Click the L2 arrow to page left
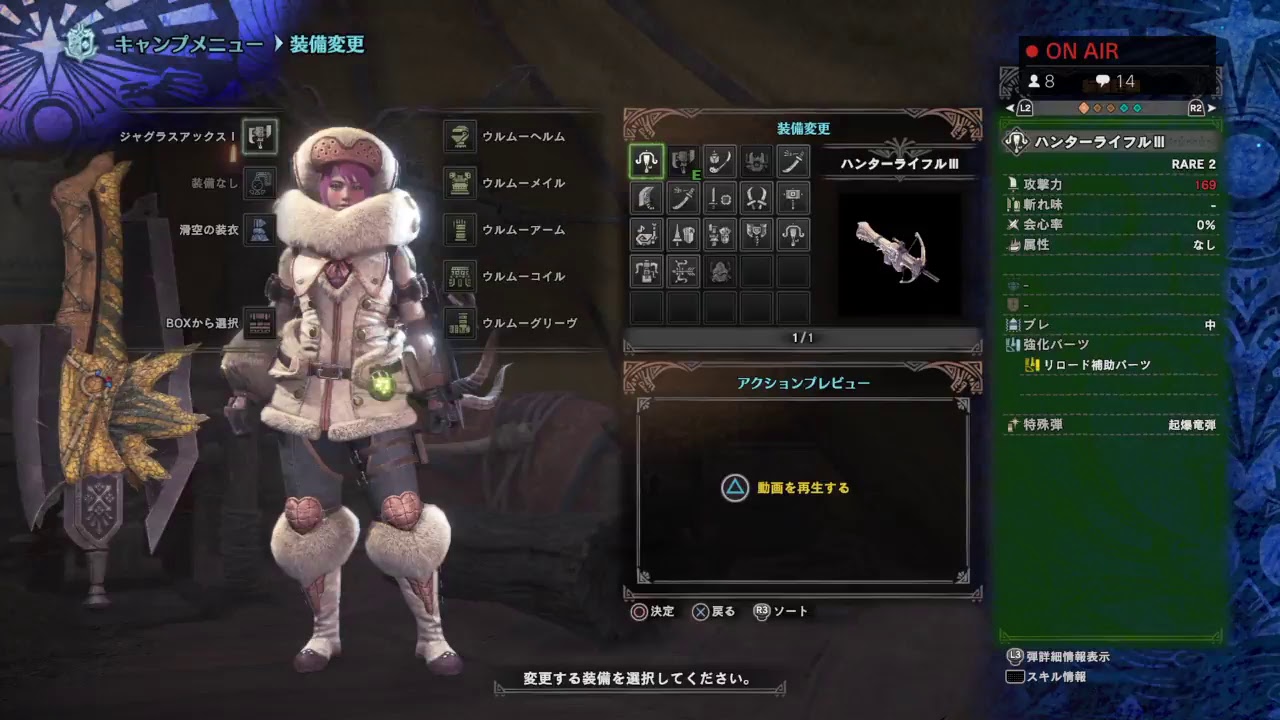 [1011, 107]
